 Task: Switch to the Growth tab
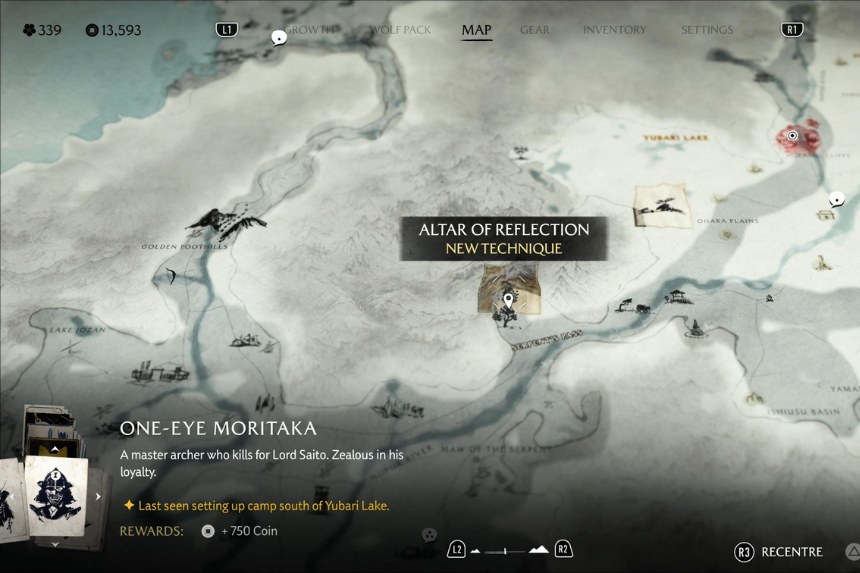tap(312, 30)
